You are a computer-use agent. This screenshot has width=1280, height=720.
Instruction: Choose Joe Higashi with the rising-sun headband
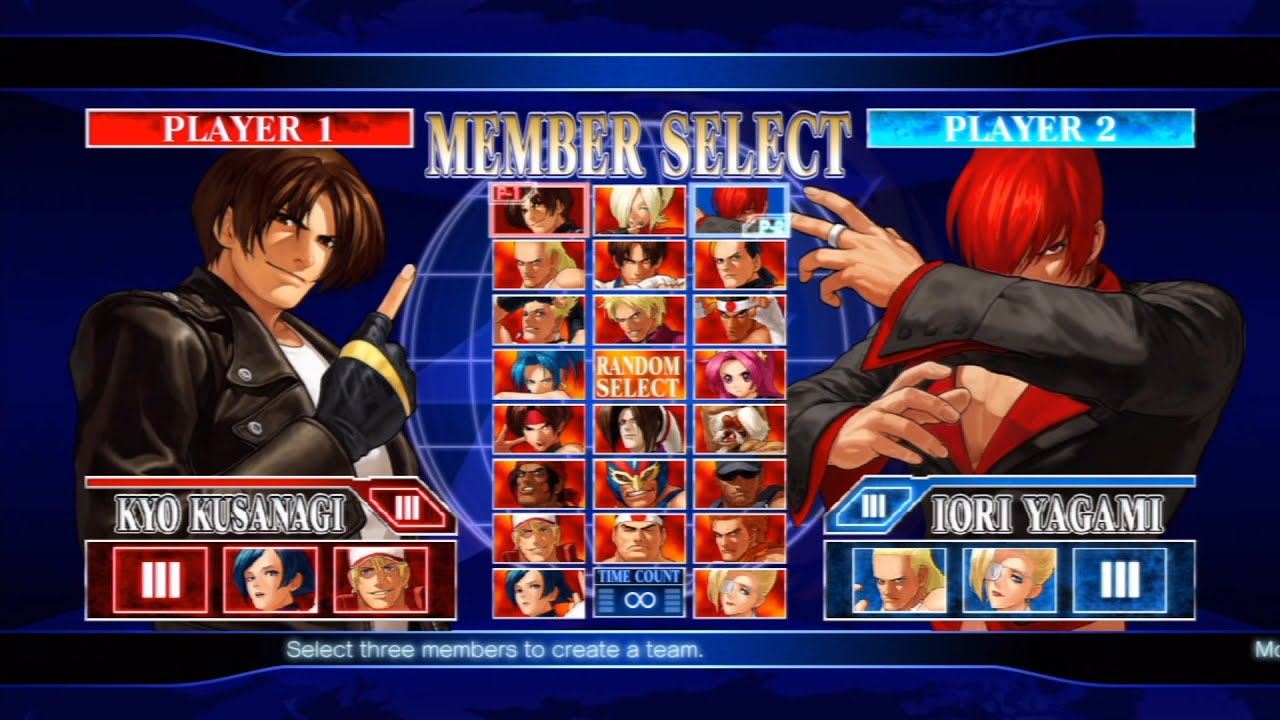740,319
